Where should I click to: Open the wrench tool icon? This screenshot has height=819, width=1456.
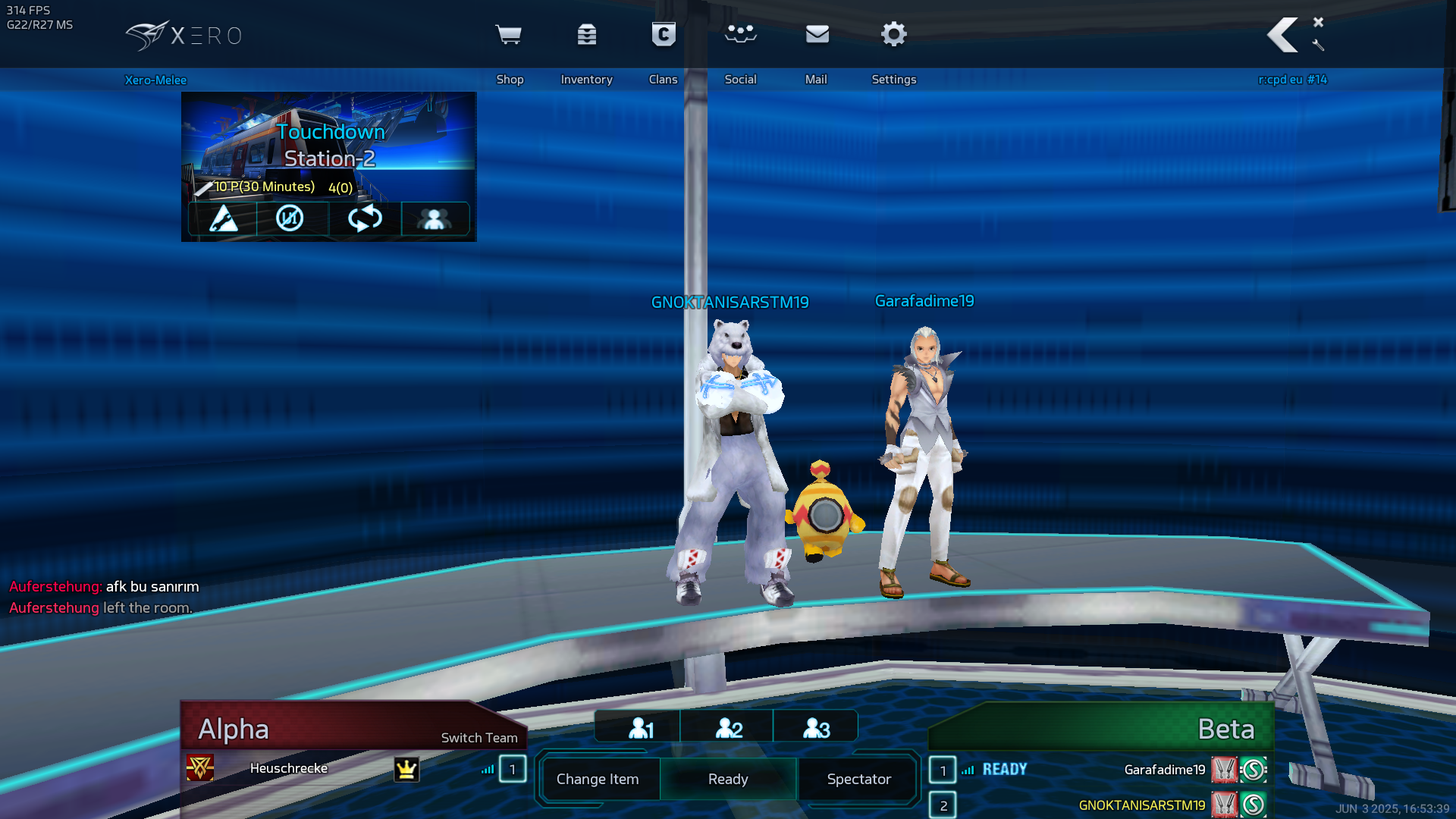[1319, 45]
